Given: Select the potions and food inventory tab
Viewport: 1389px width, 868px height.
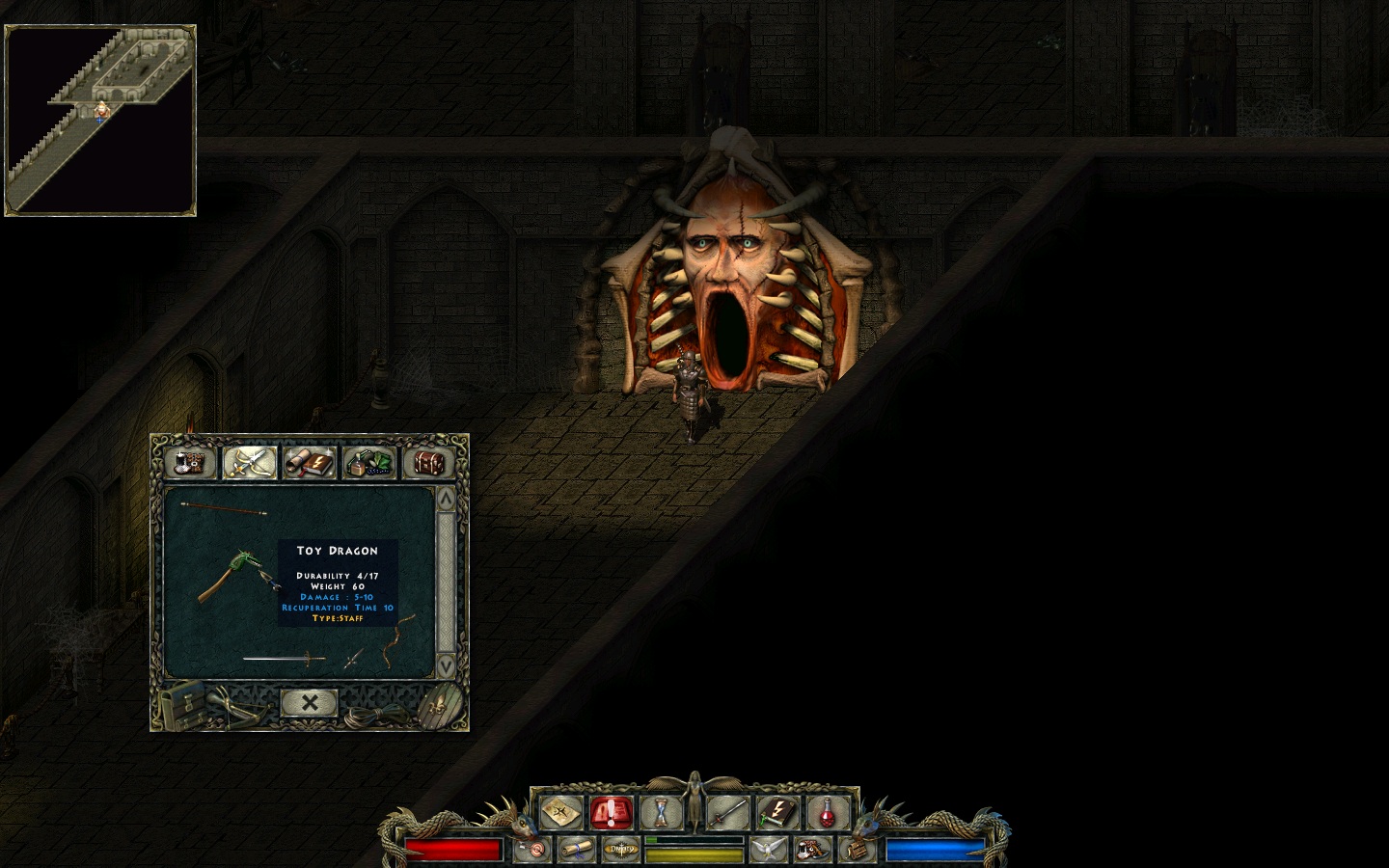Looking at the screenshot, I should tap(368, 462).
